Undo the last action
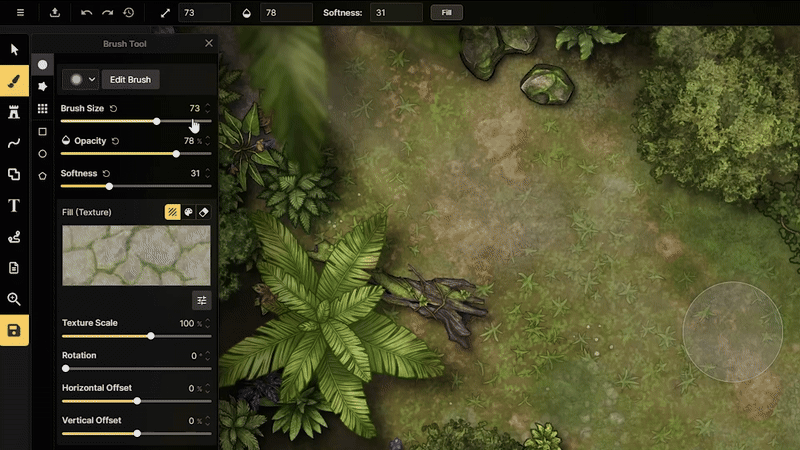 pyautogui.click(x=86, y=13)
